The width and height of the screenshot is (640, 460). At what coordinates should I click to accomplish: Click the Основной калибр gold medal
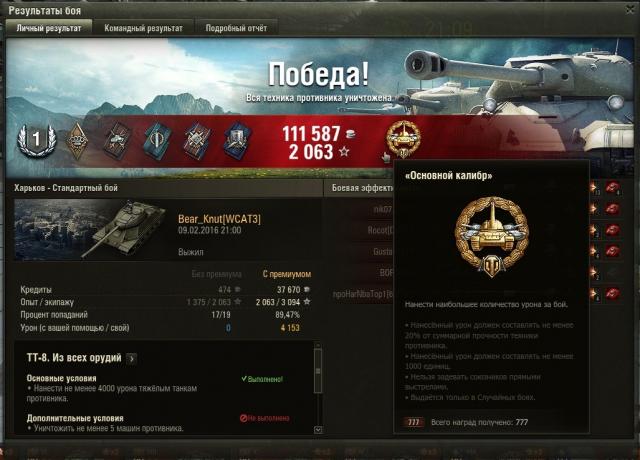tap(403, 140)
